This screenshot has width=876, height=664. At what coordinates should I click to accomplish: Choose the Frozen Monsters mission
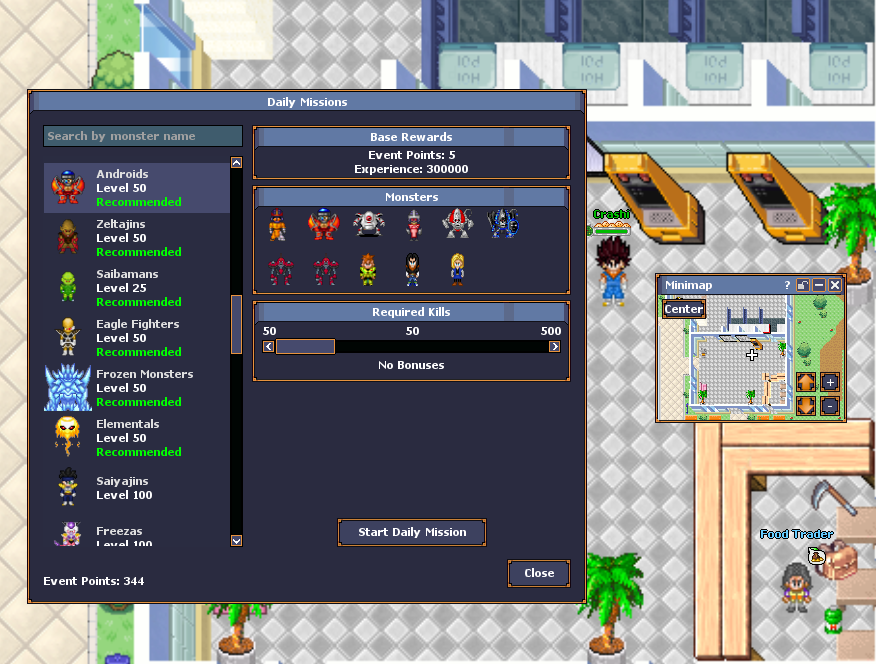coord(136,388)
